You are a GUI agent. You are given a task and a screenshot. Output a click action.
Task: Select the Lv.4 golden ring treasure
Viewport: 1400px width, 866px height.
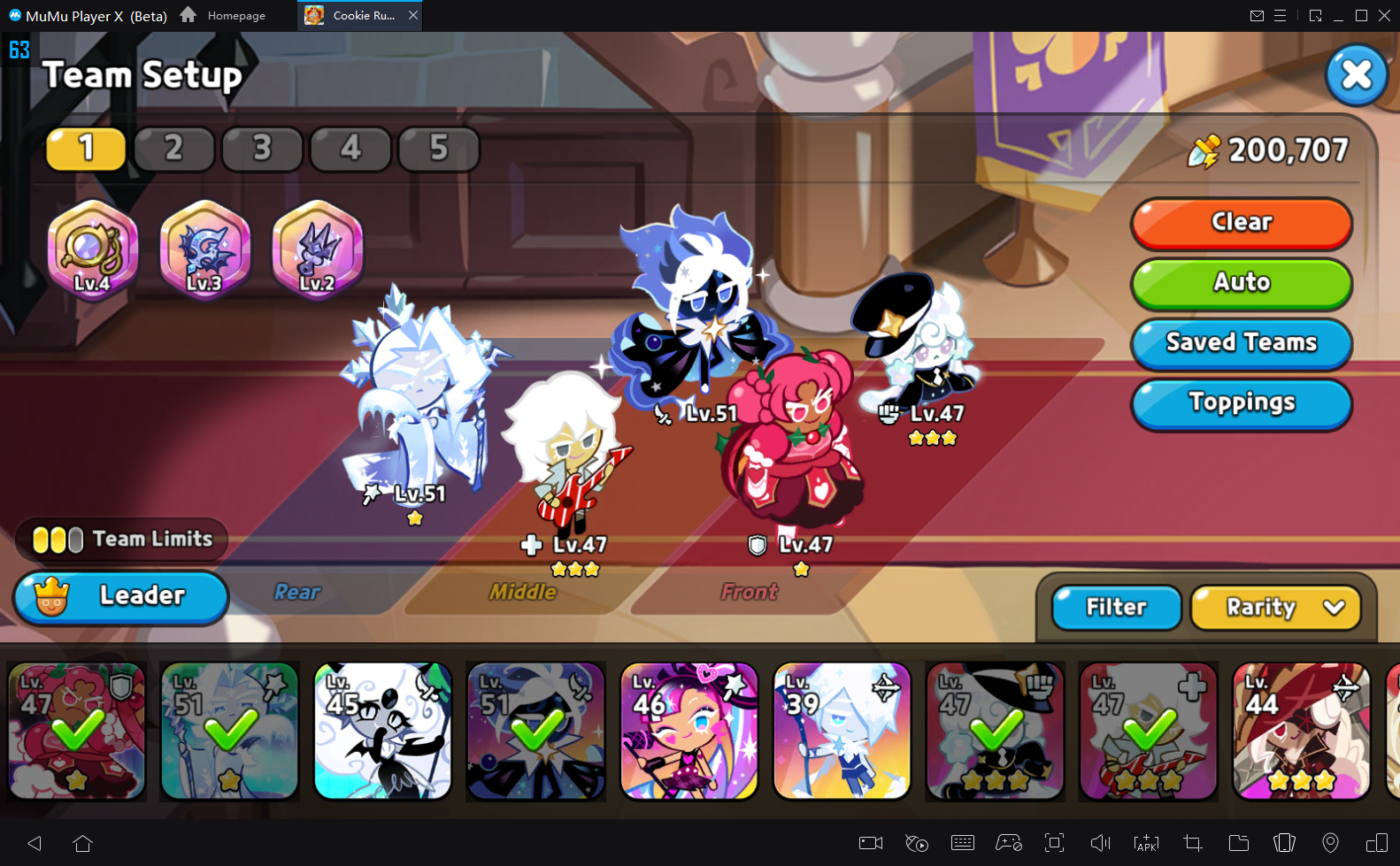pos(92,250)
